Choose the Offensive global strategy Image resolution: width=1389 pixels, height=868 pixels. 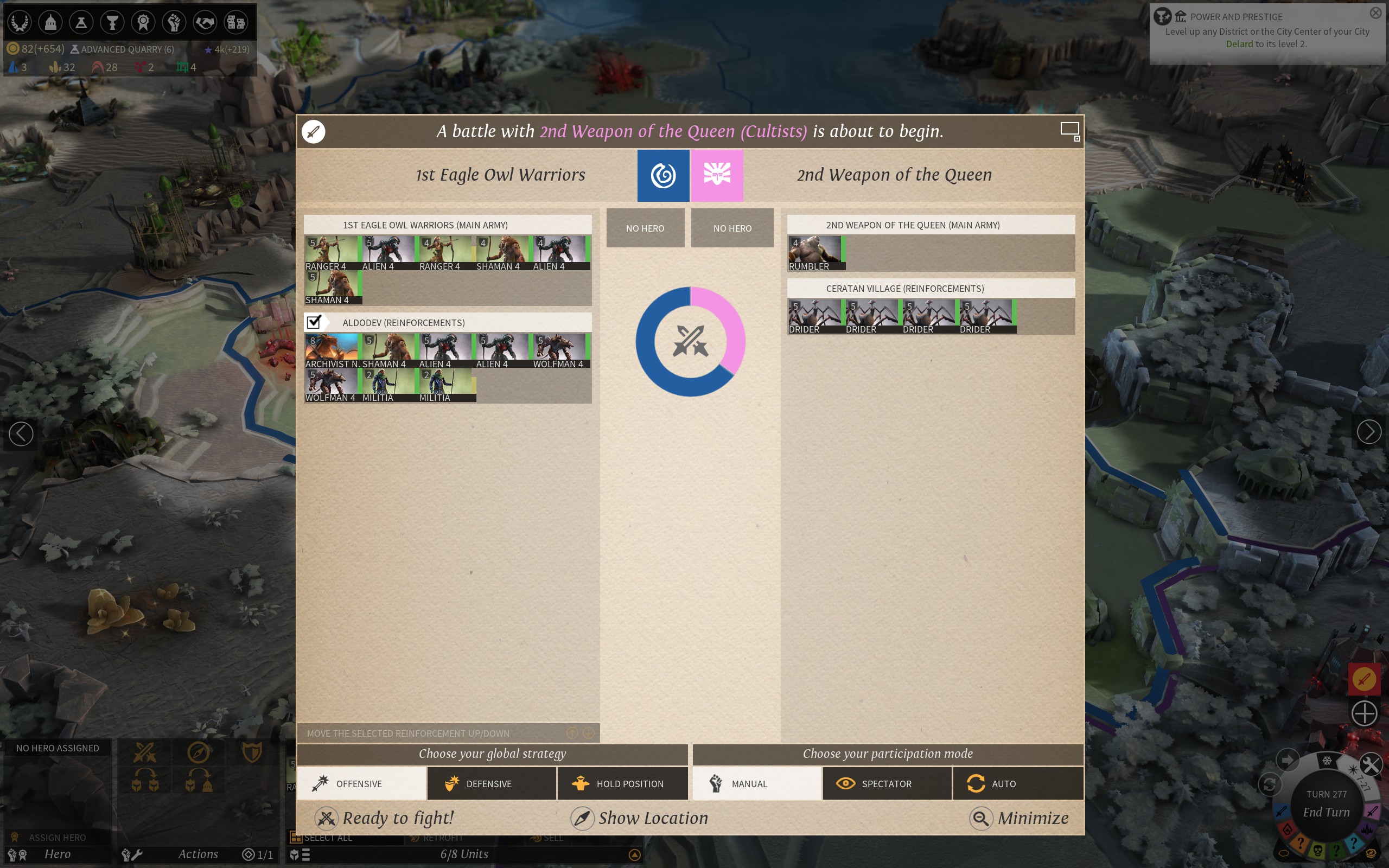tap(361, 783)
